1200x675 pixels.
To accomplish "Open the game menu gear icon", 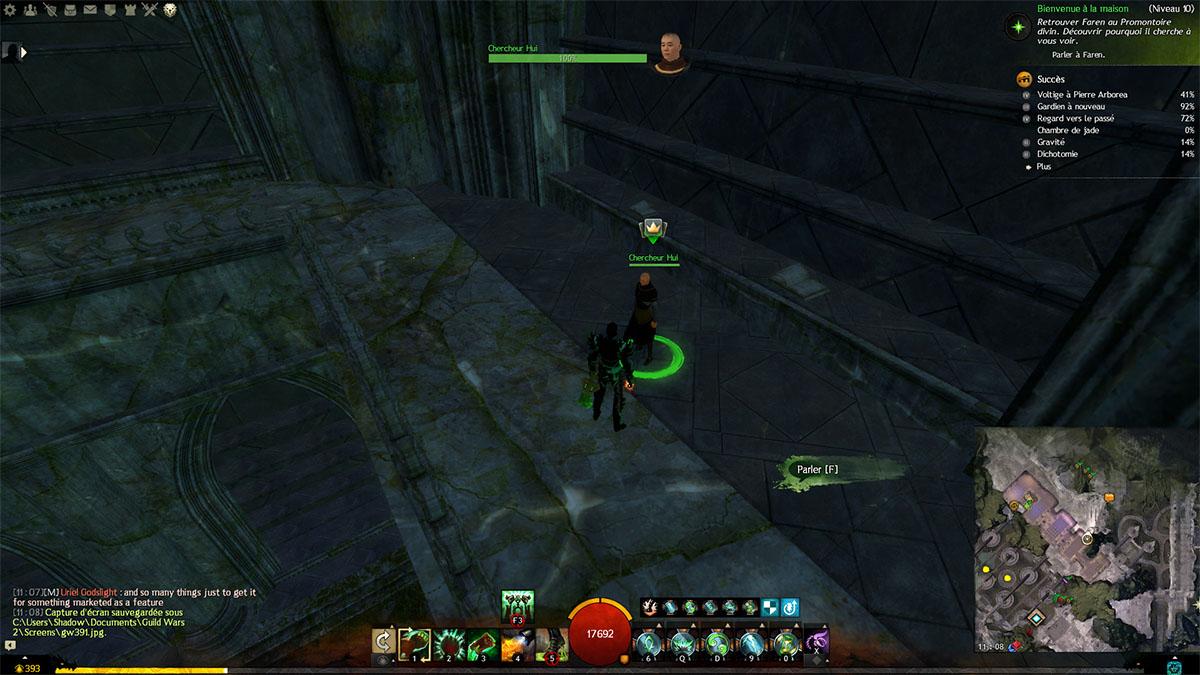I will pos(12,10).
